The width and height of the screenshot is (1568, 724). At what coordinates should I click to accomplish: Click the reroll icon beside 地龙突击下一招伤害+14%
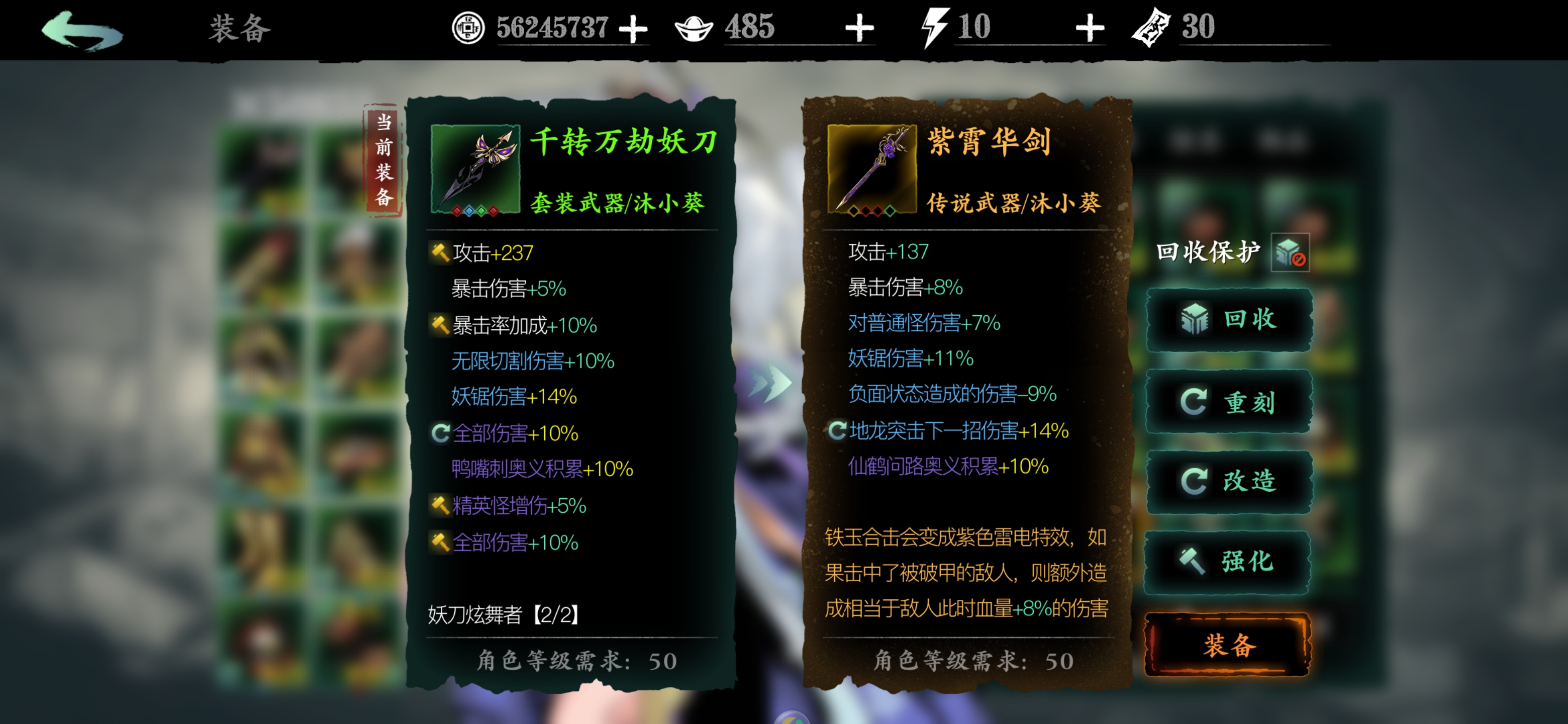pos(837,431)
